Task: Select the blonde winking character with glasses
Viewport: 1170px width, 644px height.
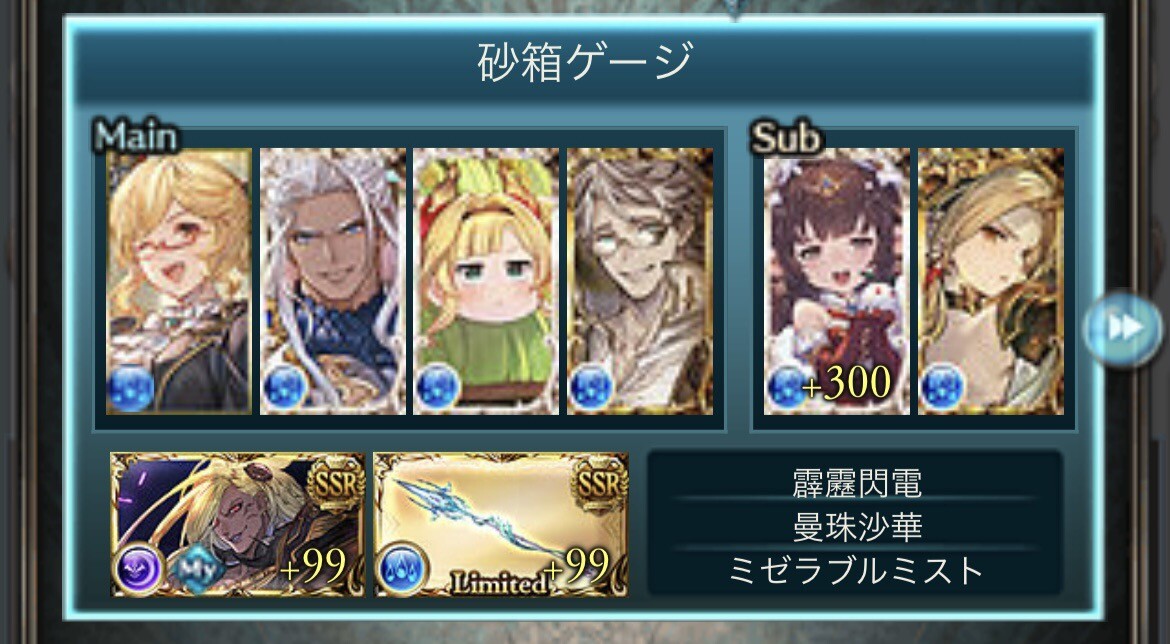Action: coord(179,281)
